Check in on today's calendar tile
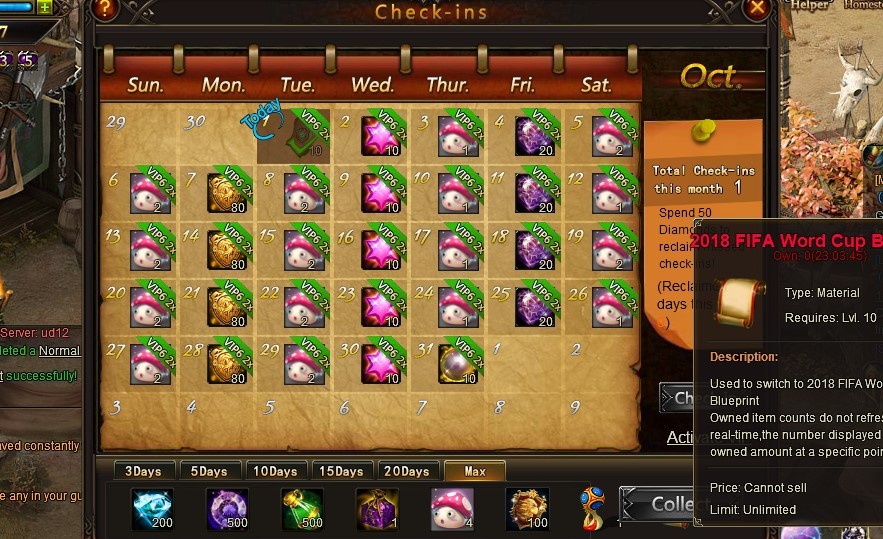883x539 pixels. 295,137
